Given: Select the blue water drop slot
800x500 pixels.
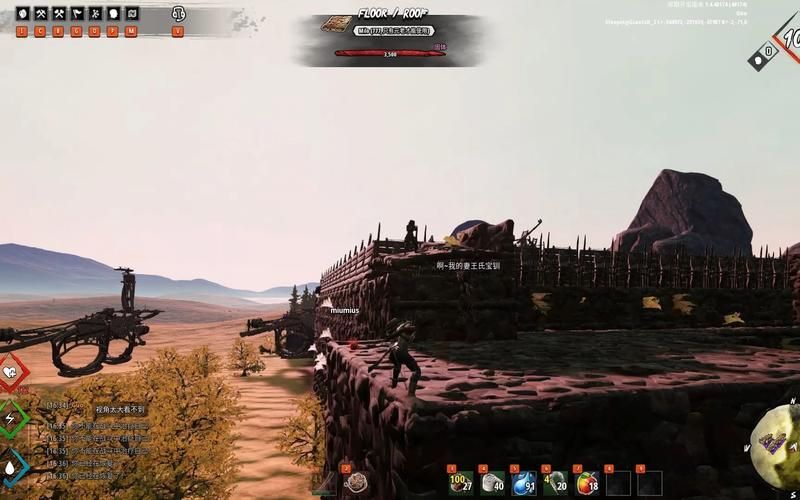Looking at the screenshot, I should tap(523, 483).
